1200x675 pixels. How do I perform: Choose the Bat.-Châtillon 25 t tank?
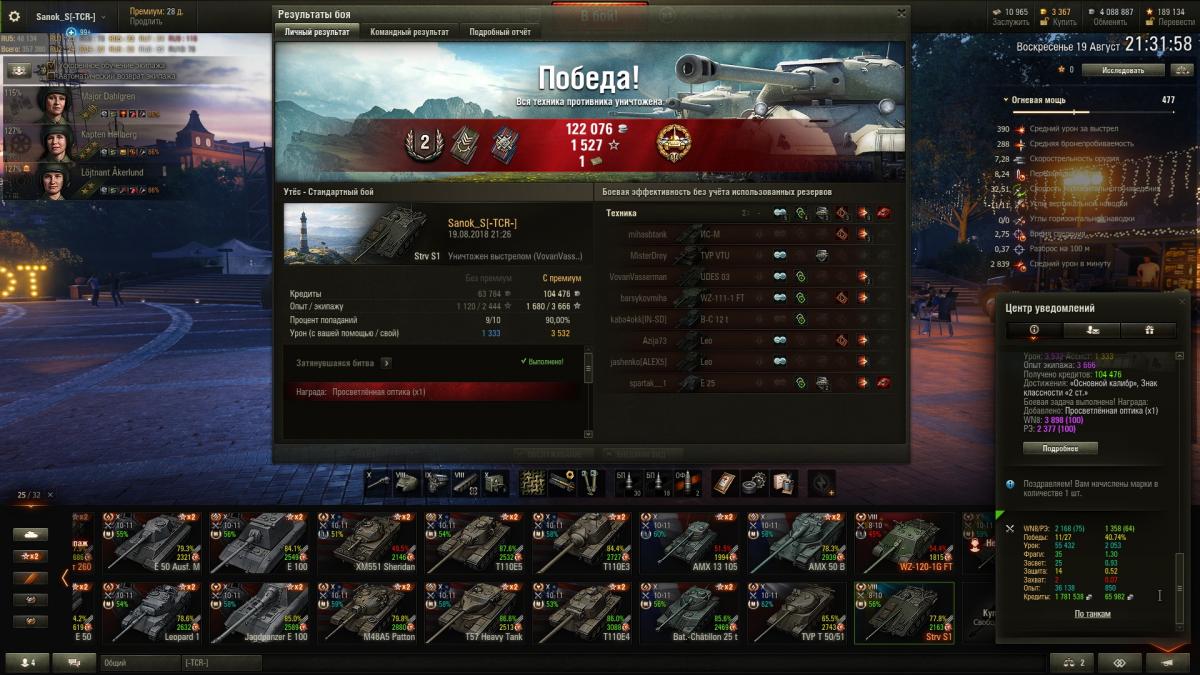point(691,613)
